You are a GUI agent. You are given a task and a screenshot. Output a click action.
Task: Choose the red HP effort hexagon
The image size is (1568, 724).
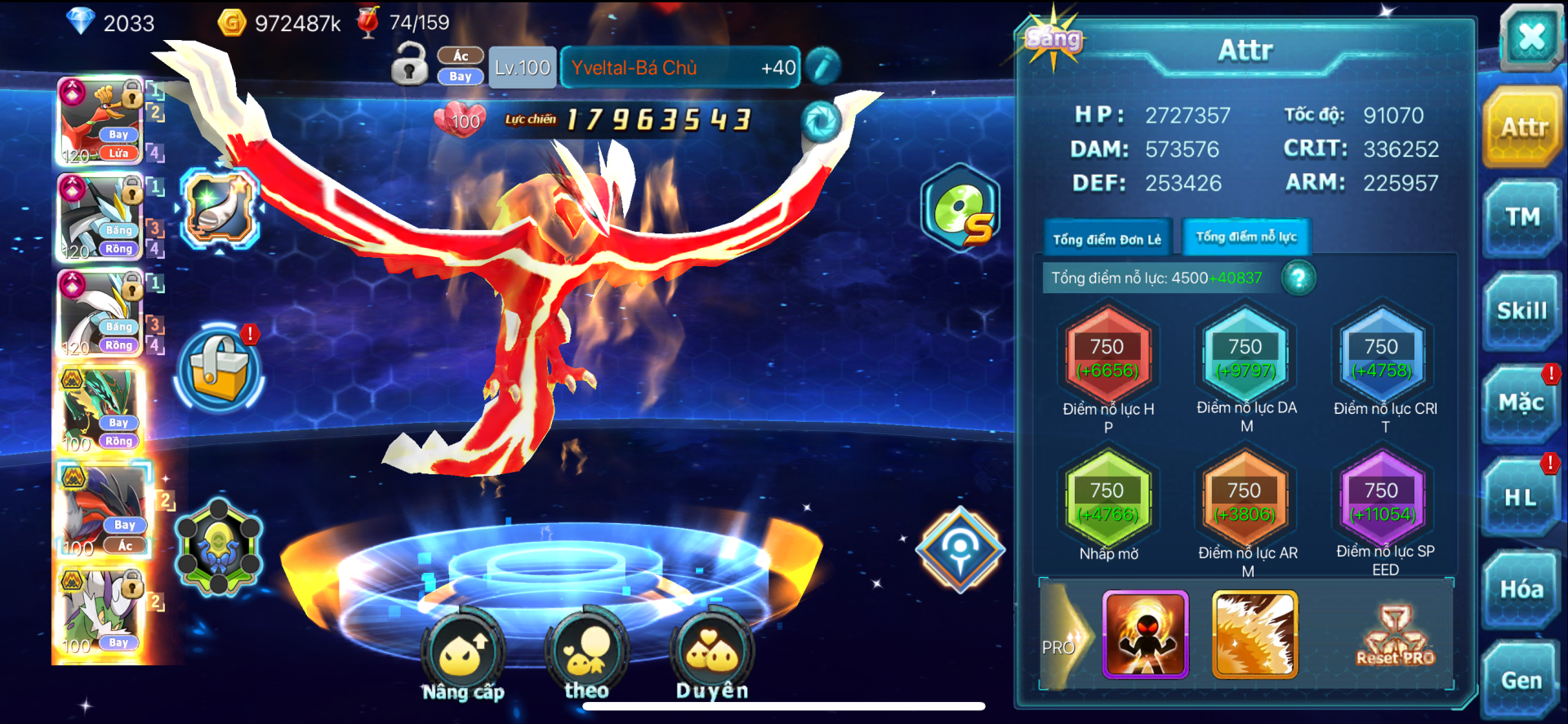click(x=1107, y=358)
